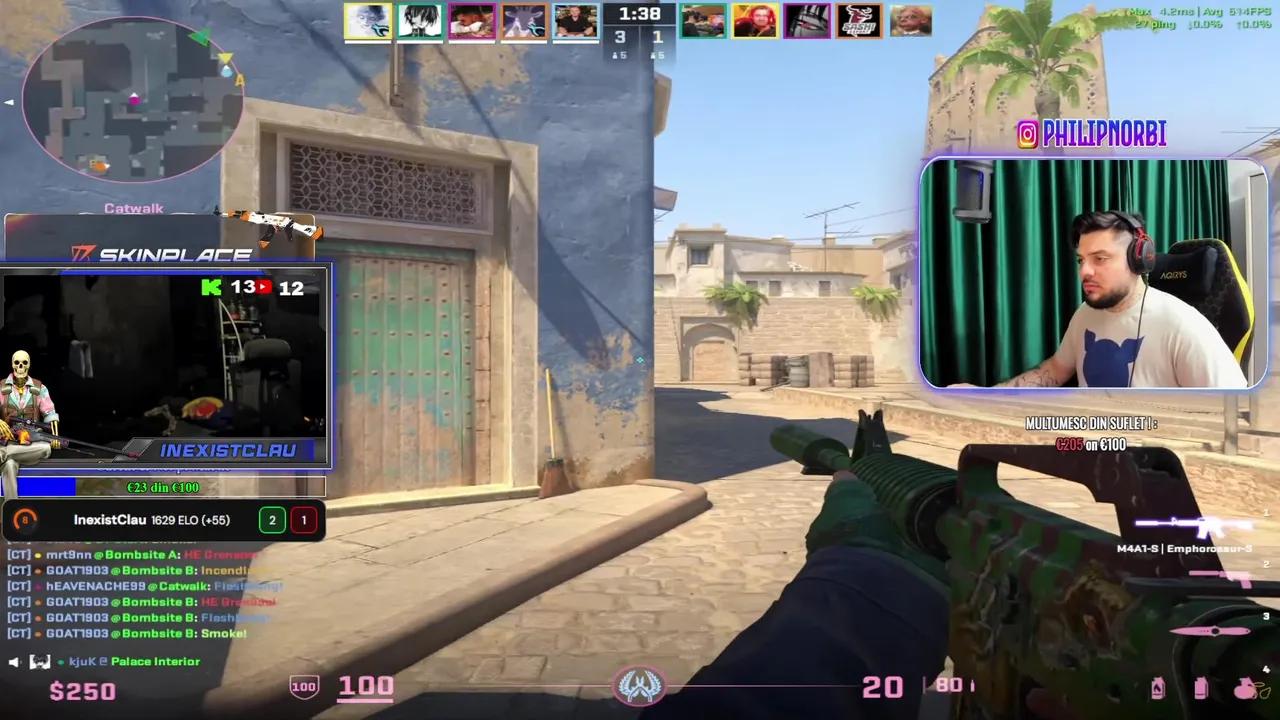Click the pink HE grenade icon
1280x720 pixels.
pos(1244,688)
